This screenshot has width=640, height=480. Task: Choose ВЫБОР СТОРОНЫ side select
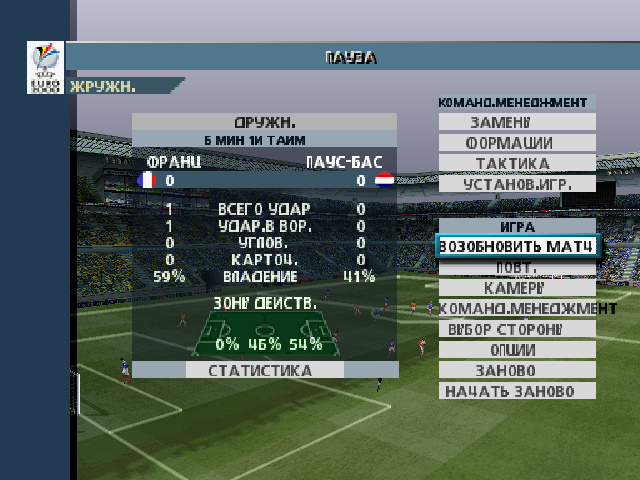(516, 329)
